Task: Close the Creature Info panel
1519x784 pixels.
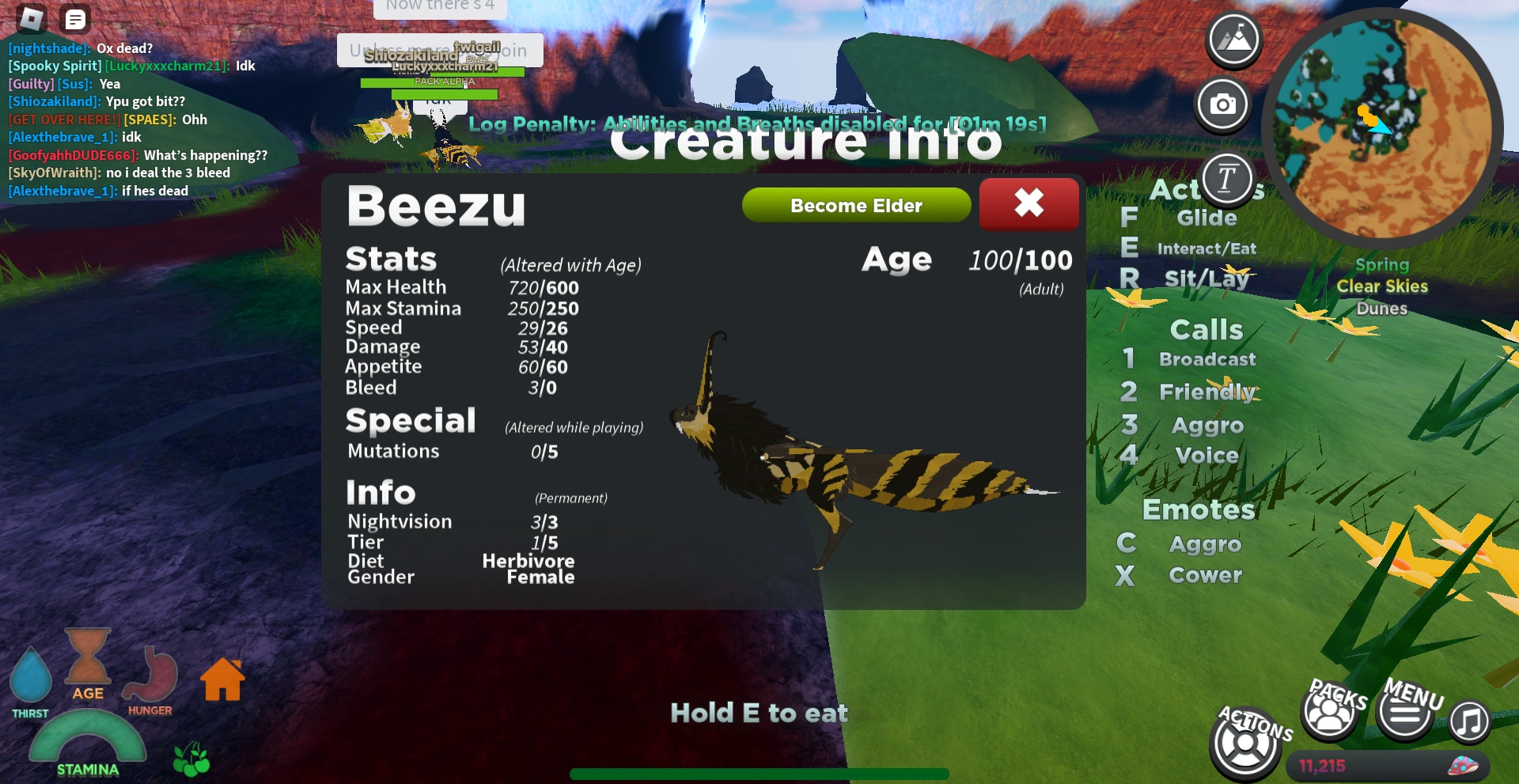Action: pos(1028,203)
